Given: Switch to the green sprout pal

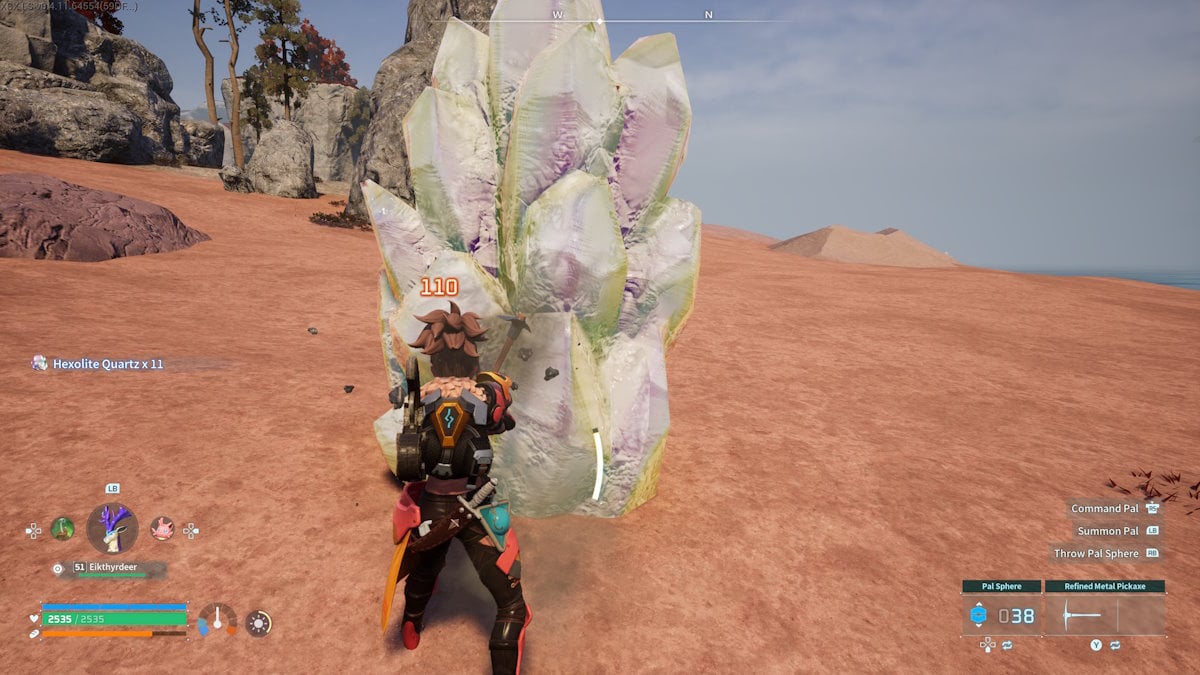Looking at the screenshot, I should [x=63, y=528].
